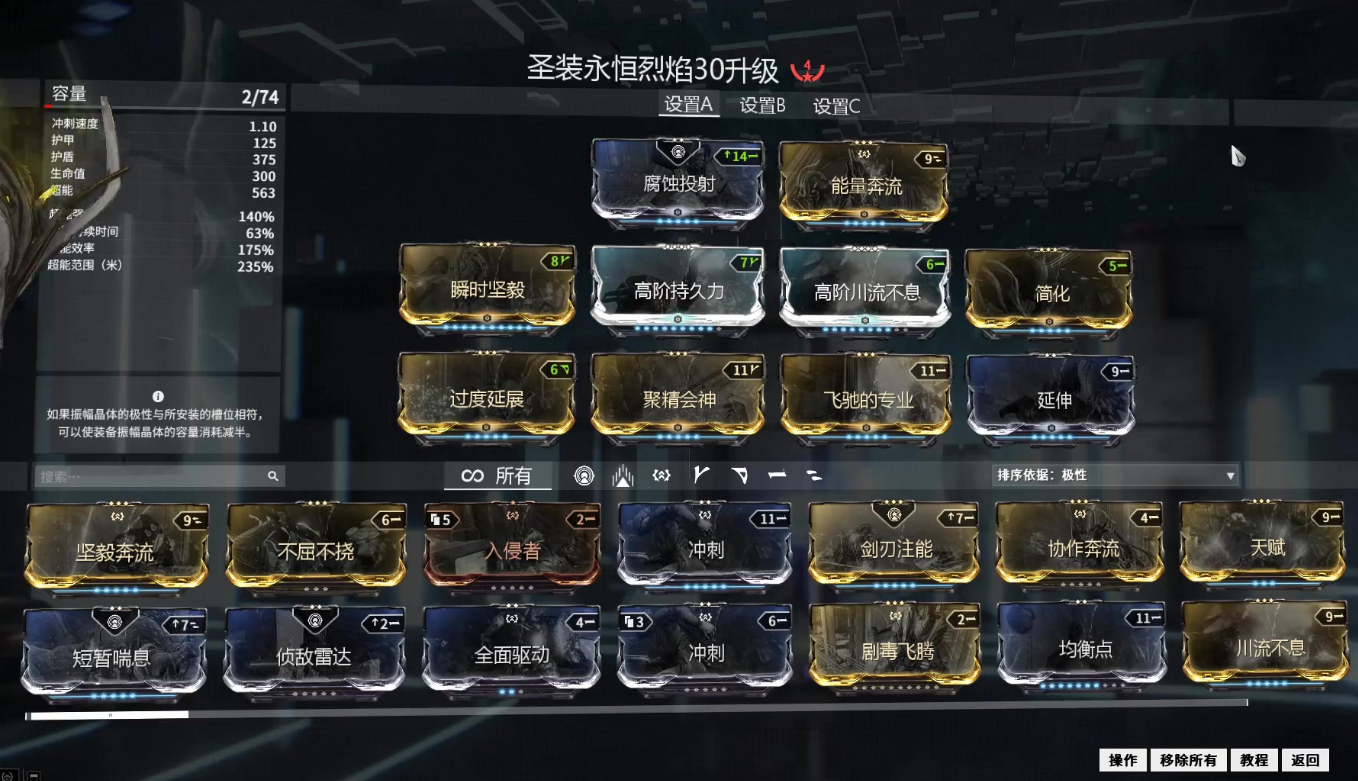The width and height of the screenshot is (1358, 781).
Task: Expand the search field to find mods
Action: 155,476
